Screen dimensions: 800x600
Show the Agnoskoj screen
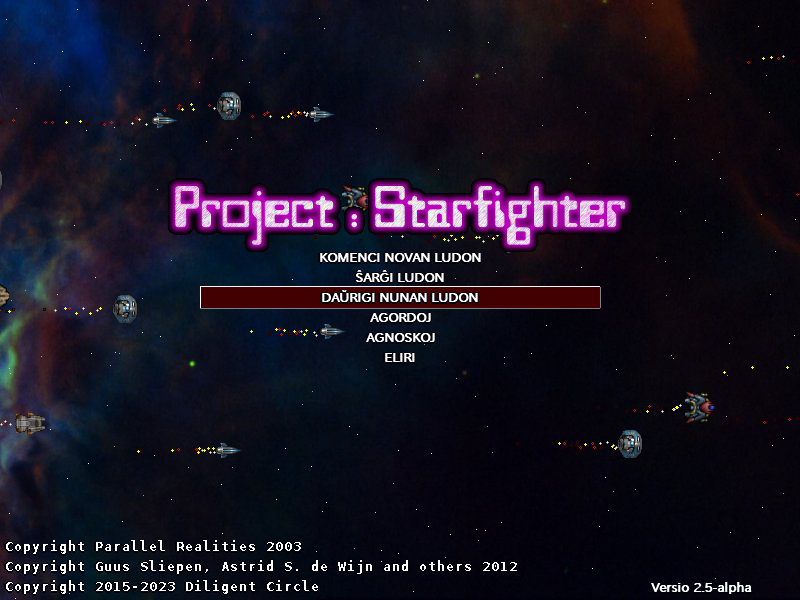400,337
